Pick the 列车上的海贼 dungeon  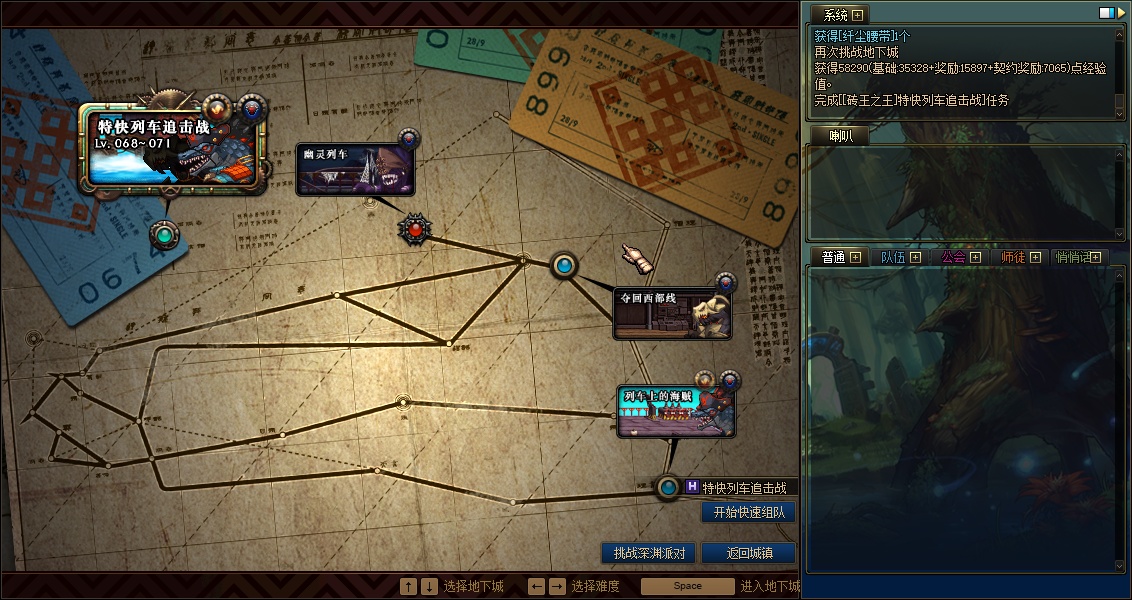676,412
